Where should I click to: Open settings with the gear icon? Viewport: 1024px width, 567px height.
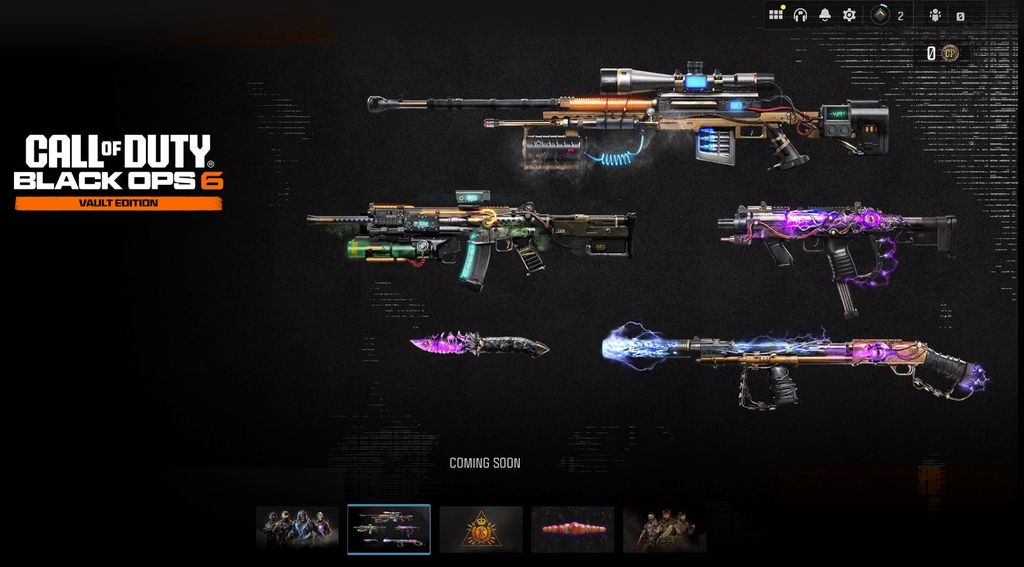pyautogui.click(x=849, y=15)
